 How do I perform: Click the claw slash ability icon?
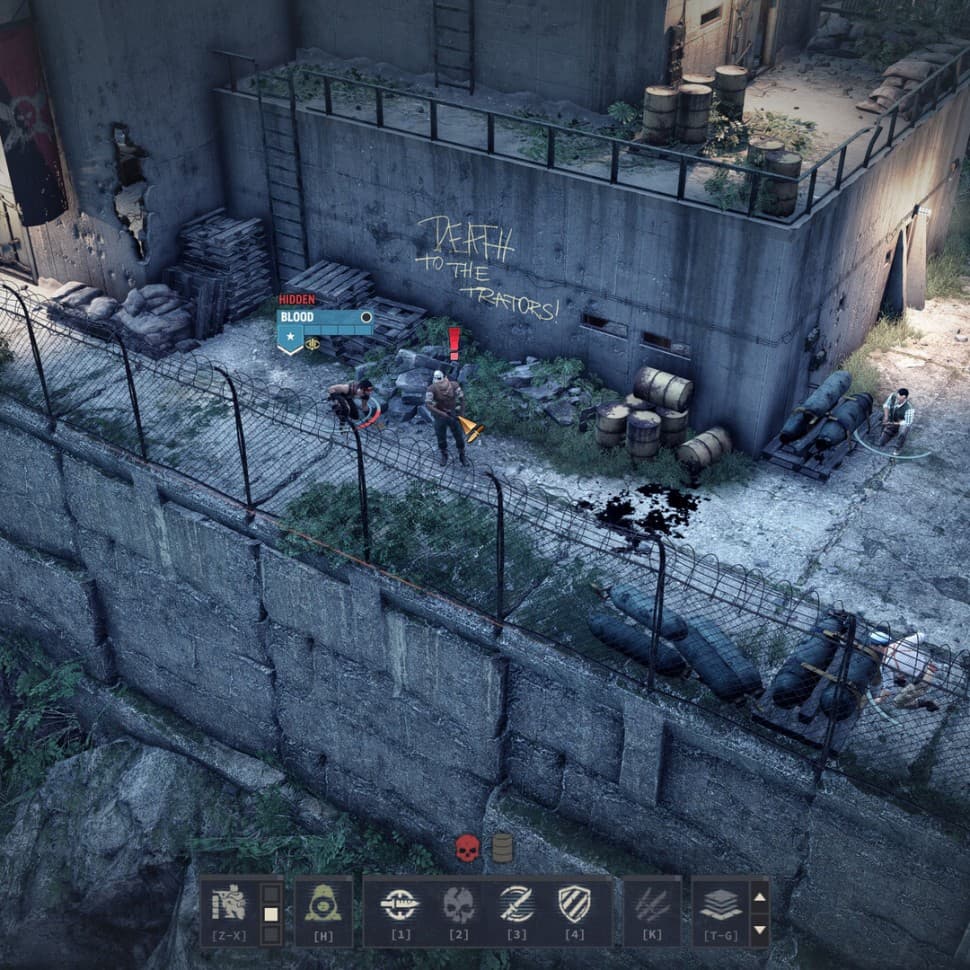pyautogui.click(x=652, y=905)
